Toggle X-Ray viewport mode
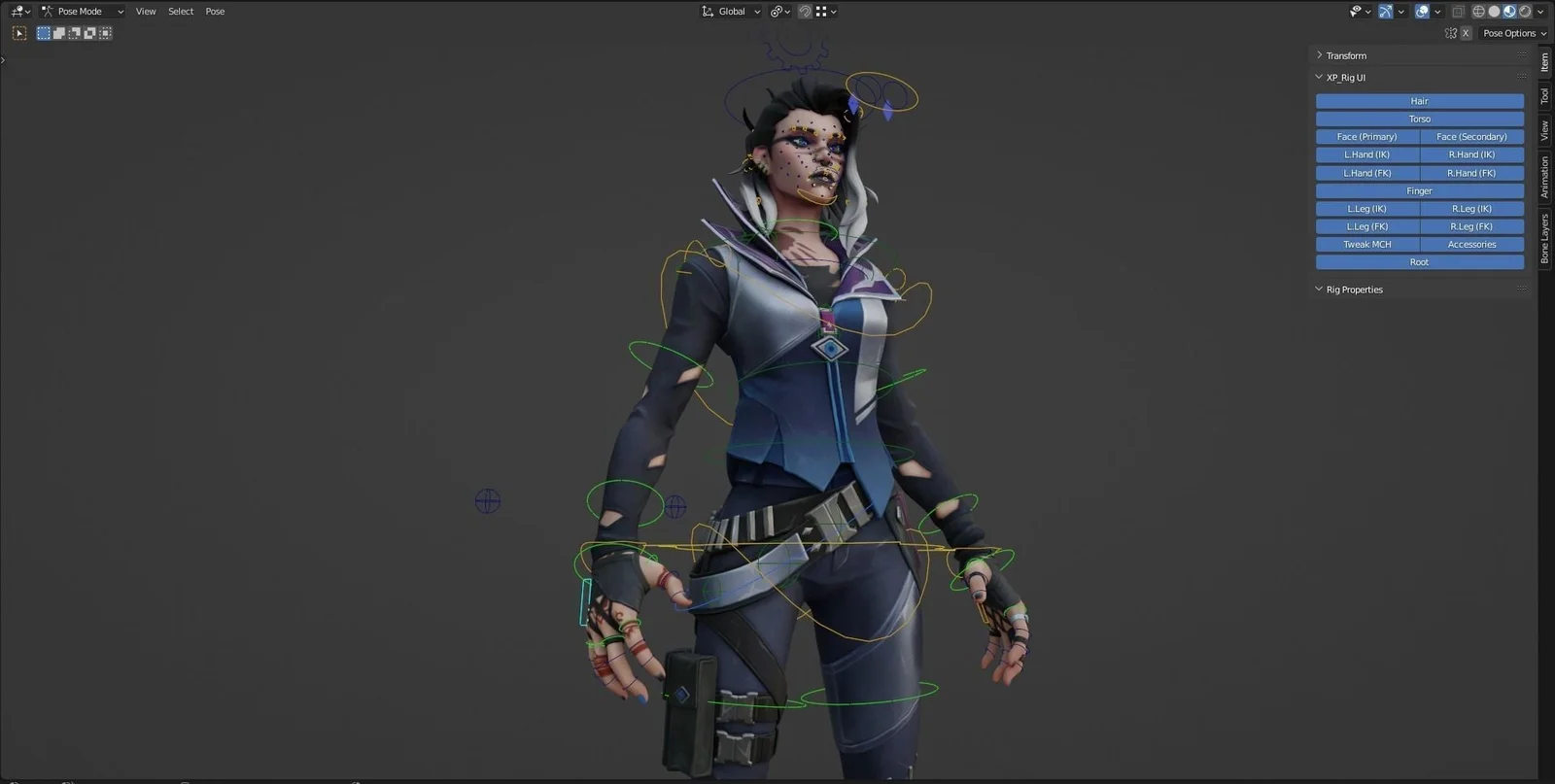Viewport: 1555px width, 784px height. (x=1458, y=11)
